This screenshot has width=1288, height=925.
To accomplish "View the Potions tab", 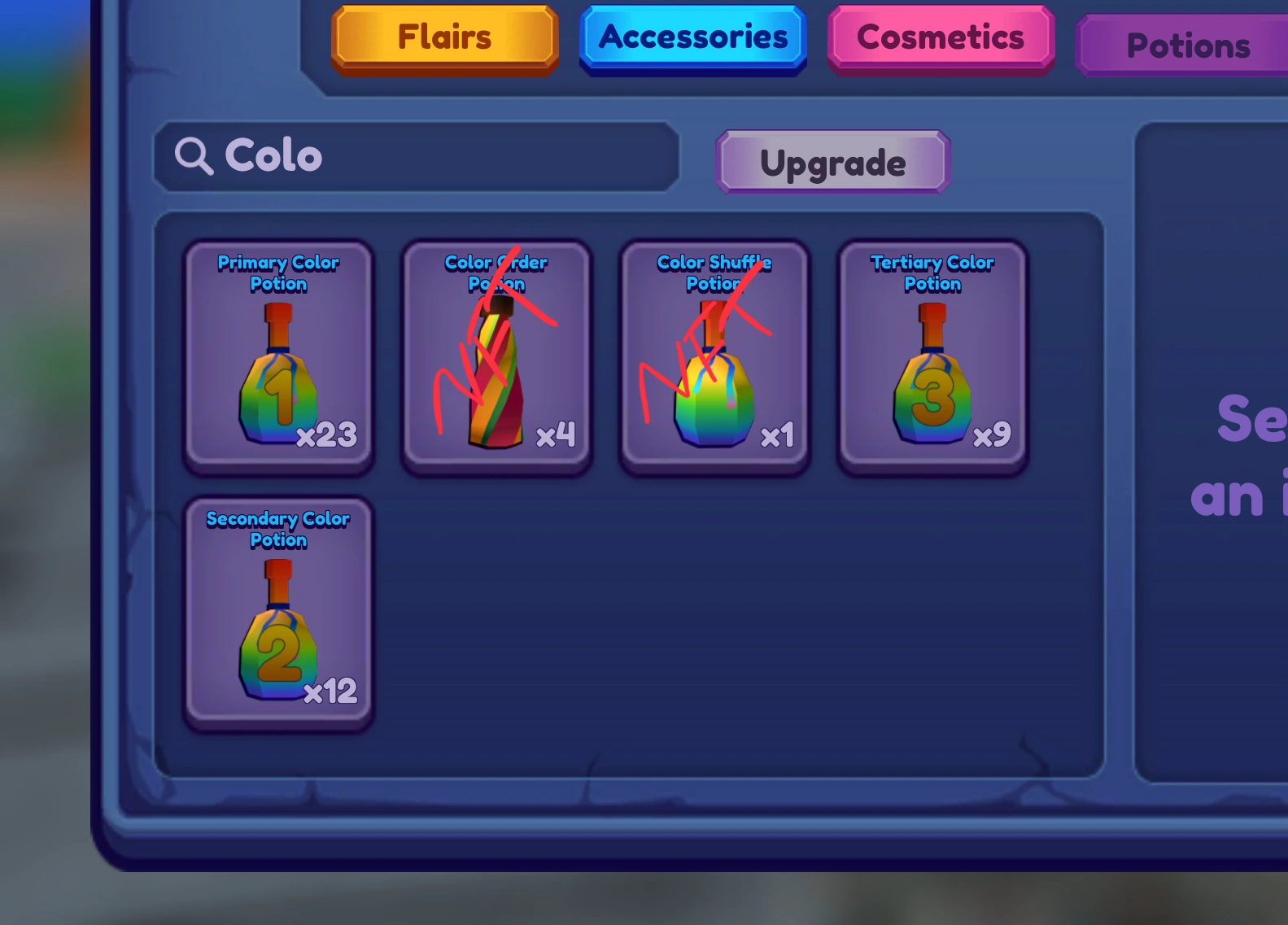I will pos(1188,46).
